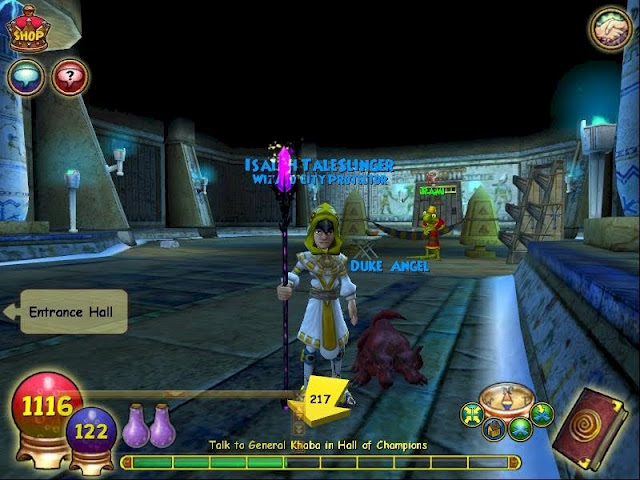Open the red question mark help bubble
Image resolution: width=640 pixels, height=480 pixels.
pyautogui.click(x=69, y=77)
